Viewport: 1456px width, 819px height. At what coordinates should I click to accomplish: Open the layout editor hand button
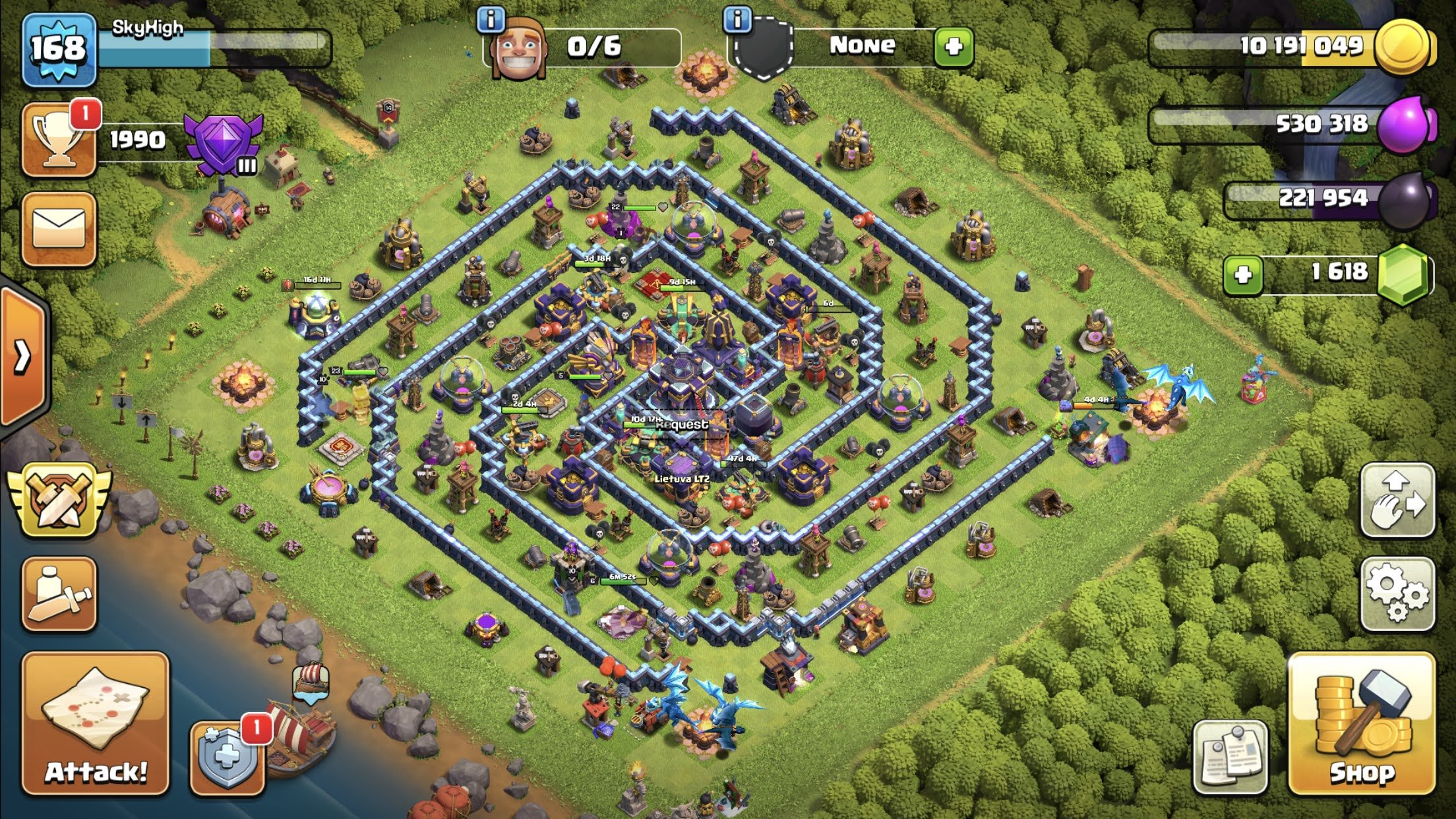[1397, 499]
